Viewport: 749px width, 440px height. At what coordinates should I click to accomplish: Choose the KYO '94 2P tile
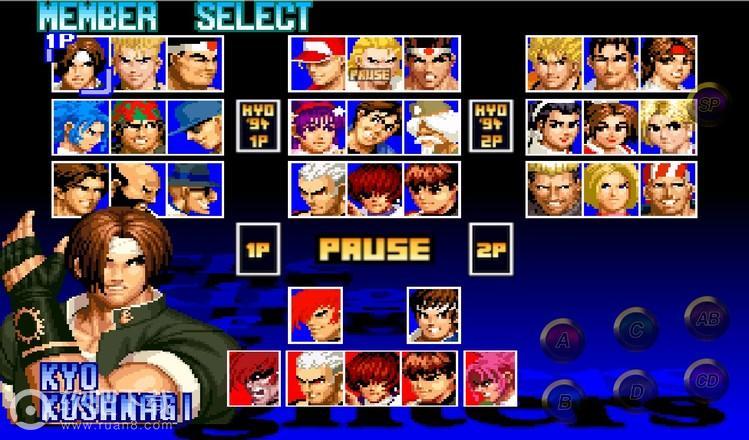[x=491, y=125]
